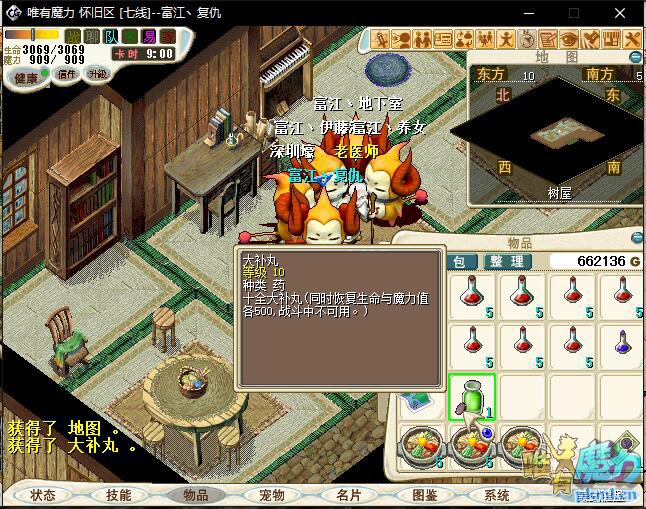This screenshot has height=509, width=646.
Task: Open the 系统 system menu
Action: point(497,495)
